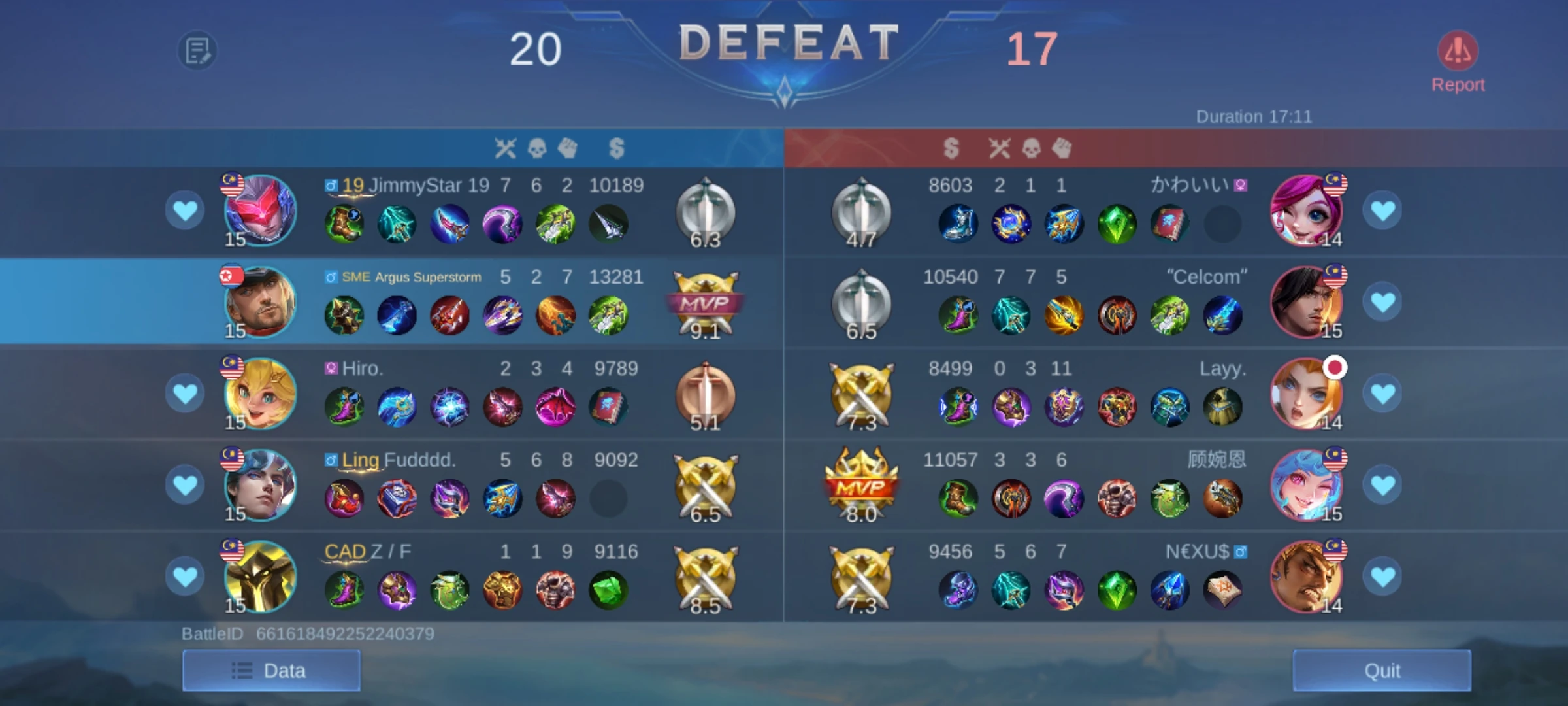The width and height of the screenshot is (1568, 706).
Task: Click Hiro.'s hero avatar portrait
Action: [261, 394]
